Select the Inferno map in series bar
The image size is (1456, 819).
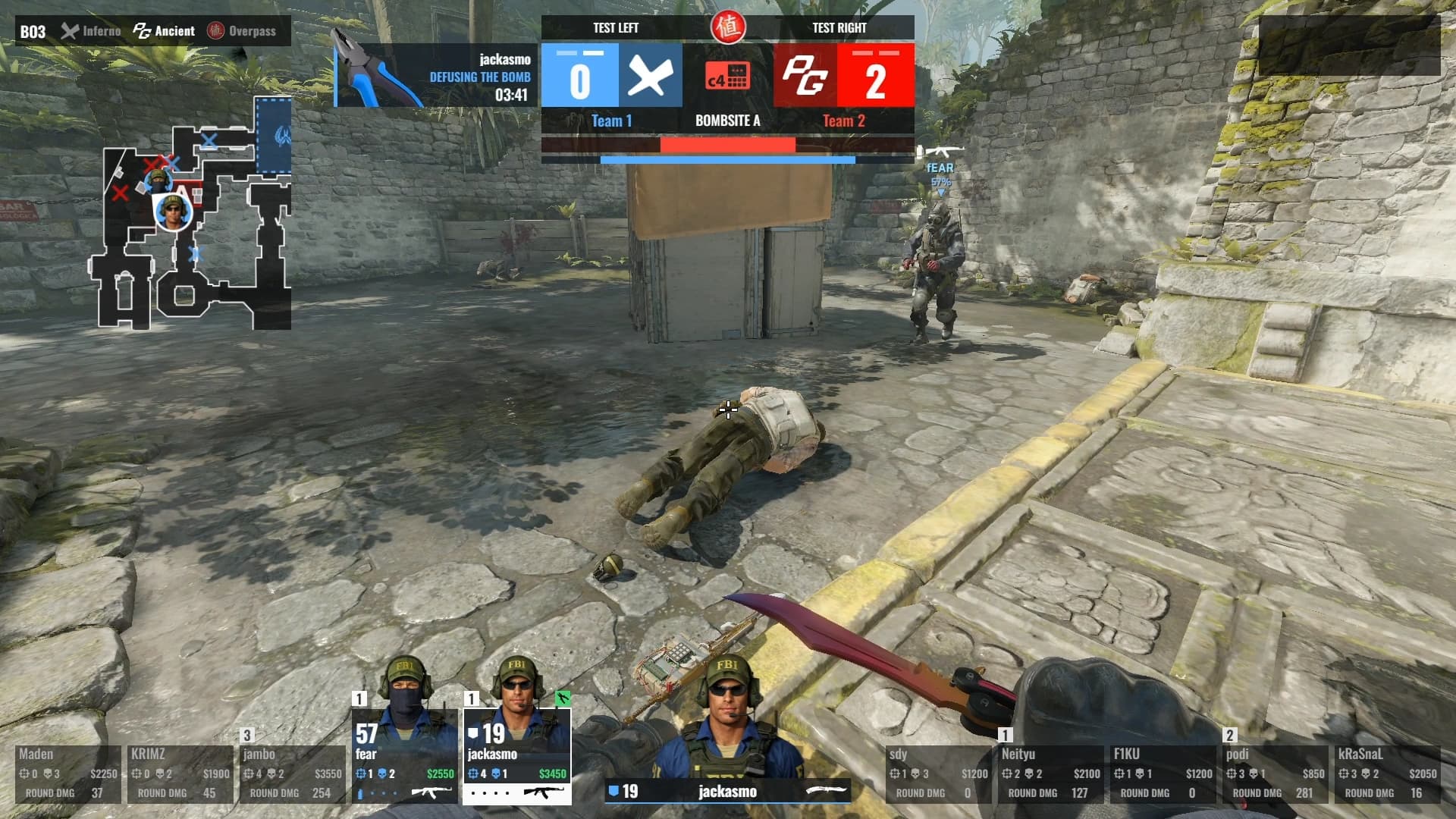(92, 31)
